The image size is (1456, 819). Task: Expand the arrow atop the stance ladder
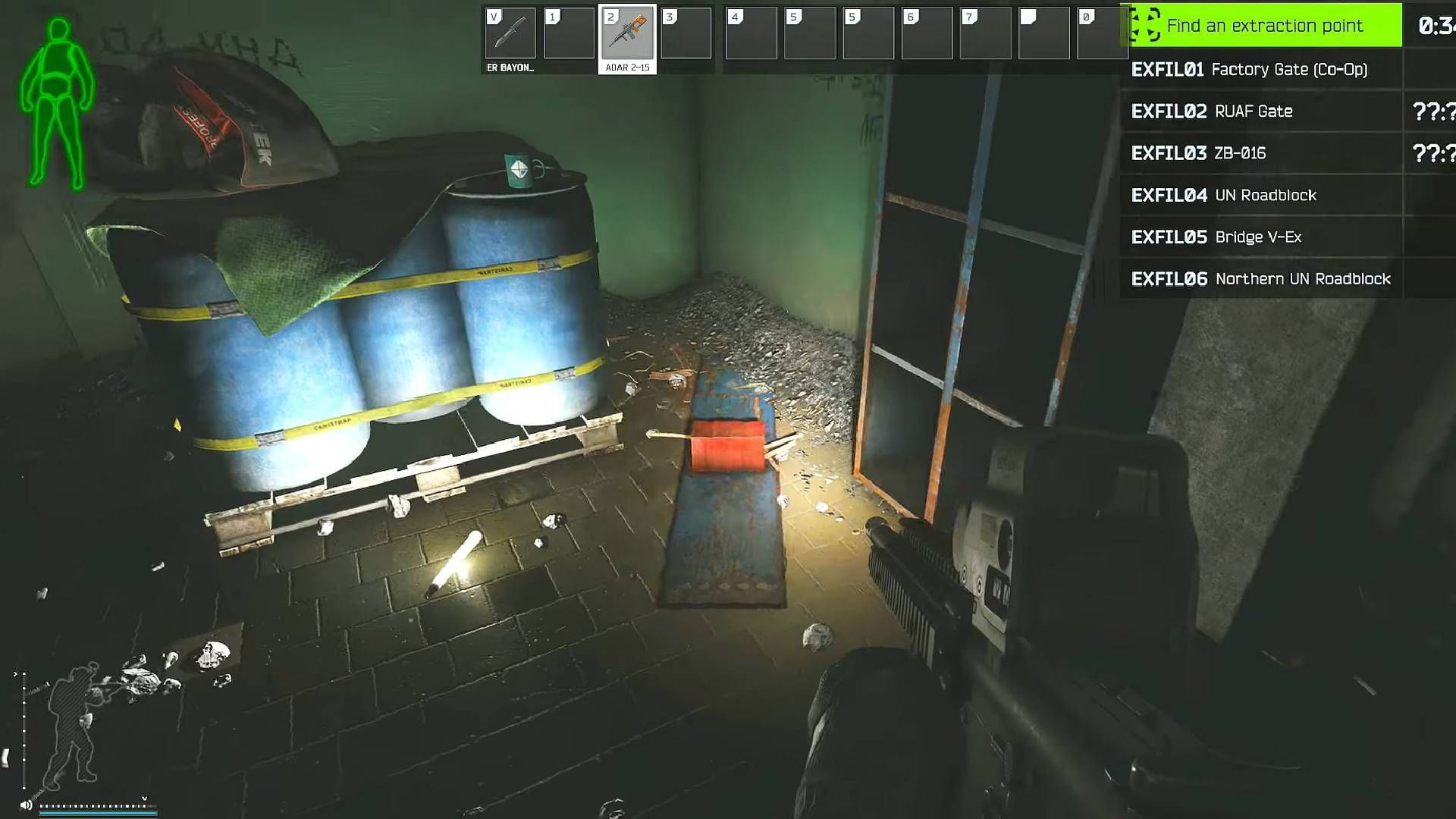pos(15,674)
